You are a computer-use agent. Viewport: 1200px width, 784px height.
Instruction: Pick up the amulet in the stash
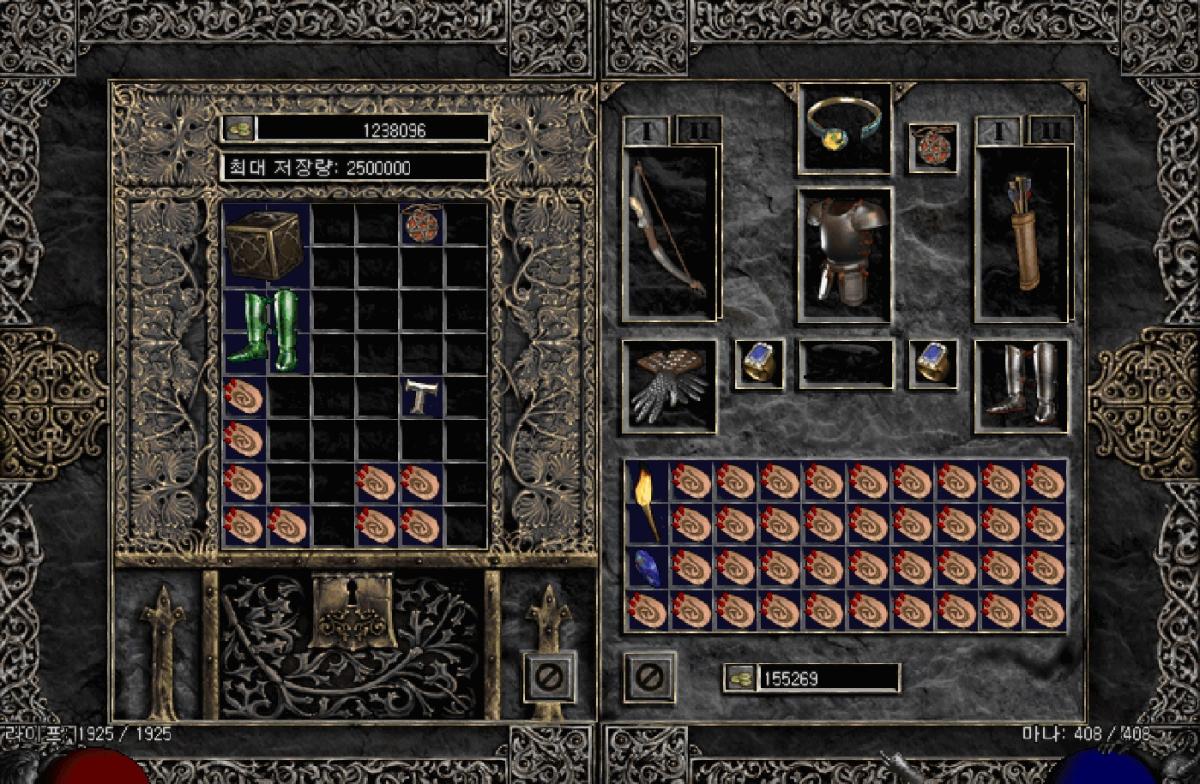point(421,224)
